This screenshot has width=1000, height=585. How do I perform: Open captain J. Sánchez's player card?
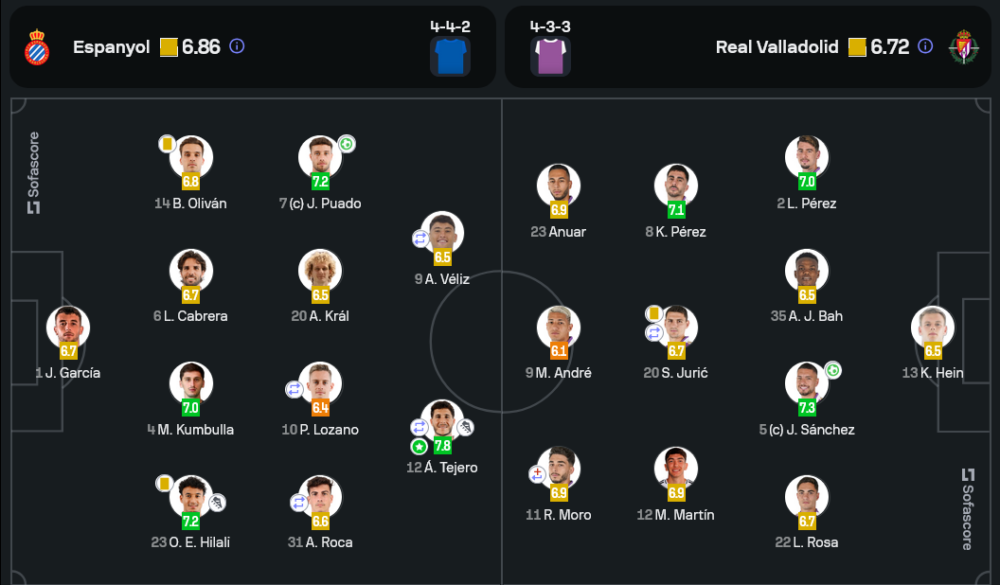807,385
